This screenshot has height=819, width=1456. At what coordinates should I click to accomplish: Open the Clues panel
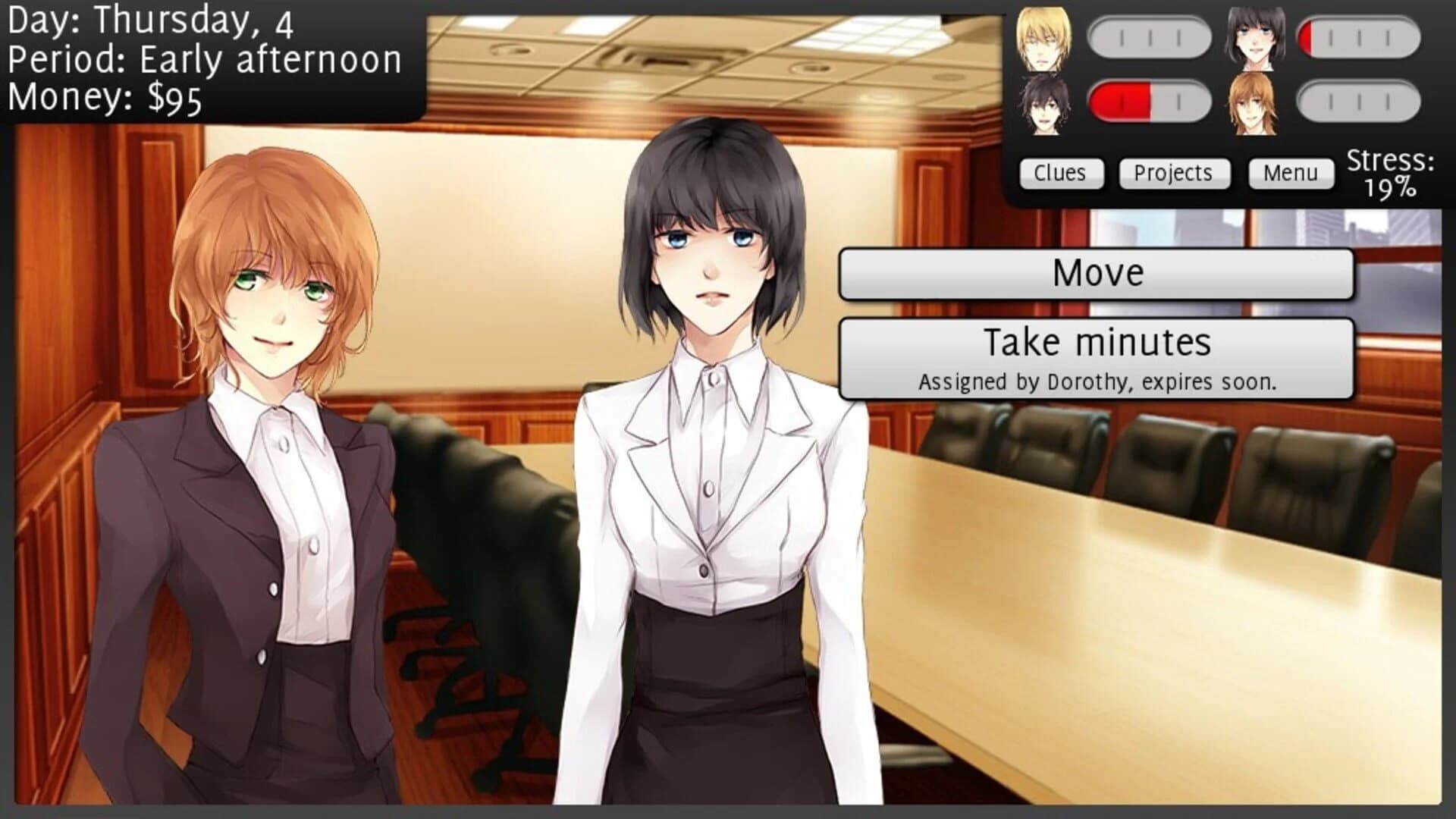point(1060,173)
